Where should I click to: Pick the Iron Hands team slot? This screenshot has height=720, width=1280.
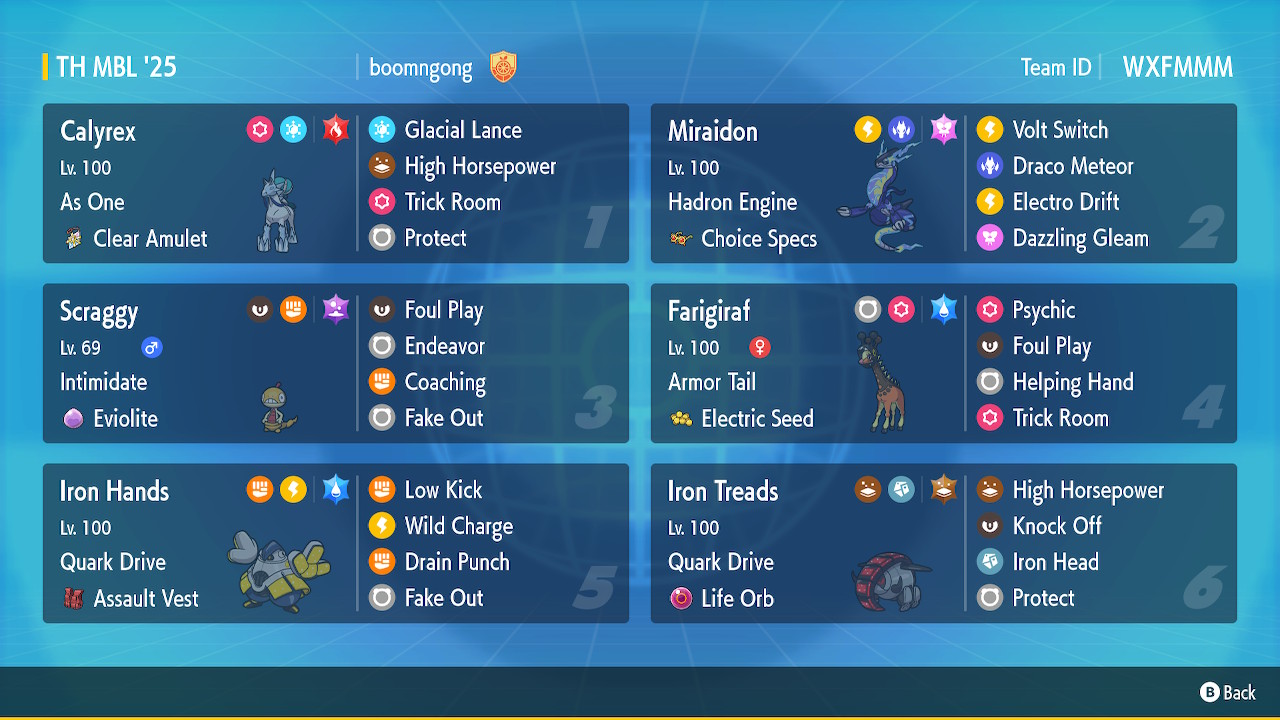coord(335,544)
